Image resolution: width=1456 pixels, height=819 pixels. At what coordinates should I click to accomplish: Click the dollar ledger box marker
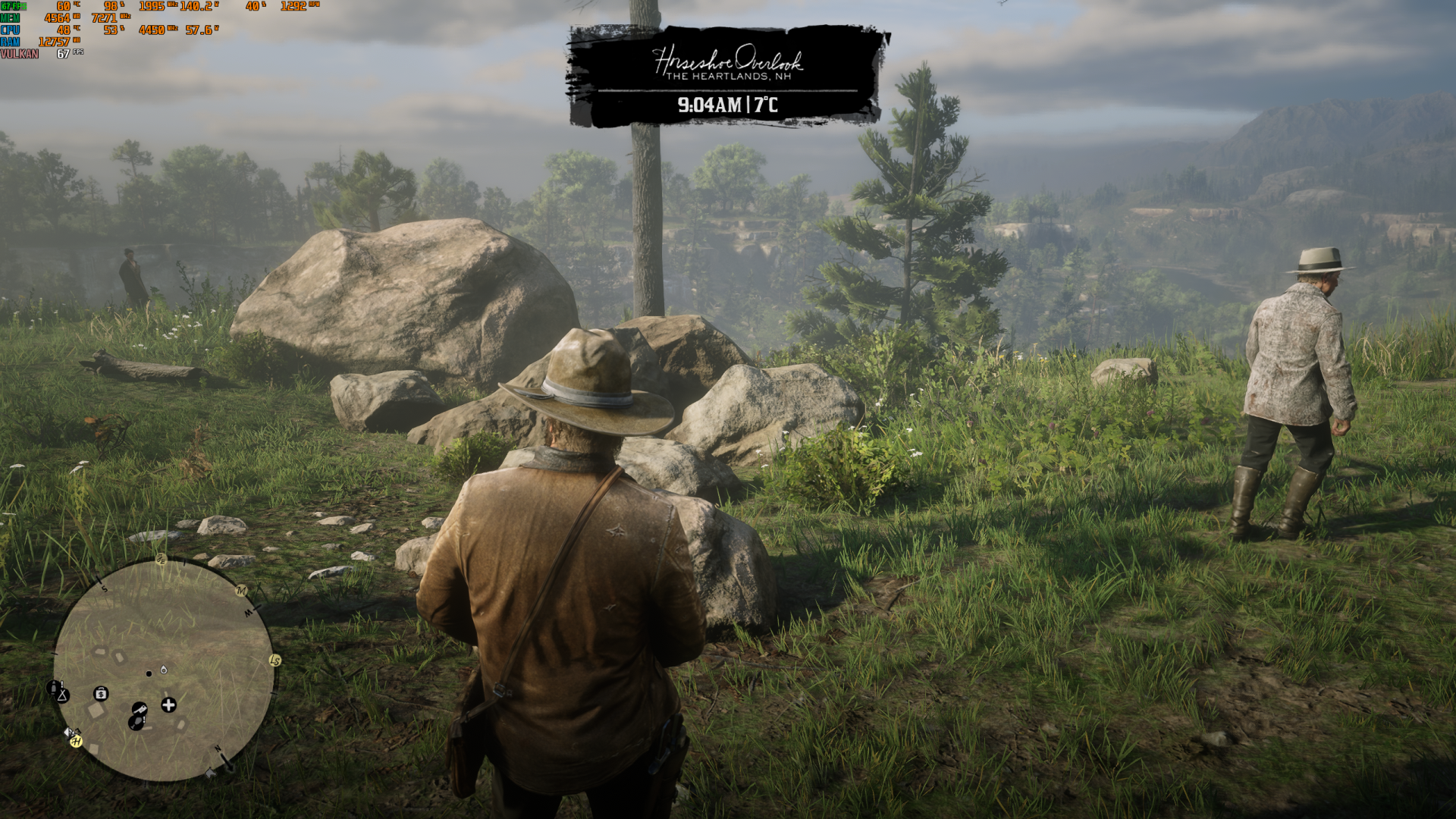pos(101,694)
